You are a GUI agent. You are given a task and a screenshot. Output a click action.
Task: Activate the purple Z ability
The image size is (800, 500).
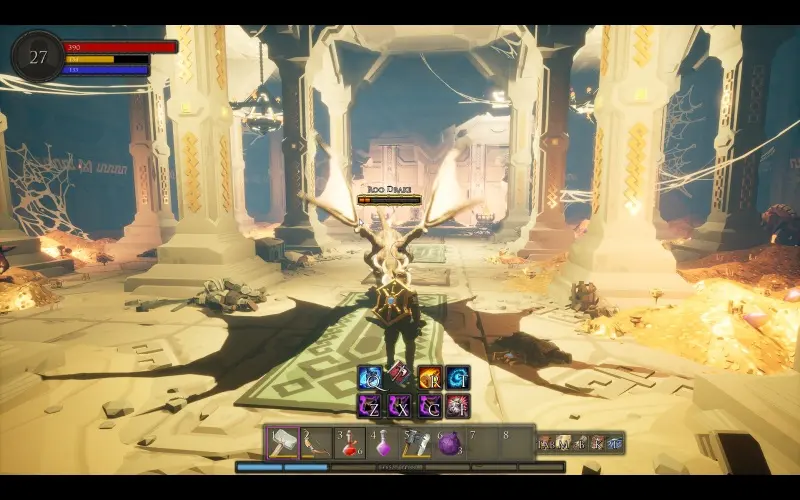pos(370,405)
